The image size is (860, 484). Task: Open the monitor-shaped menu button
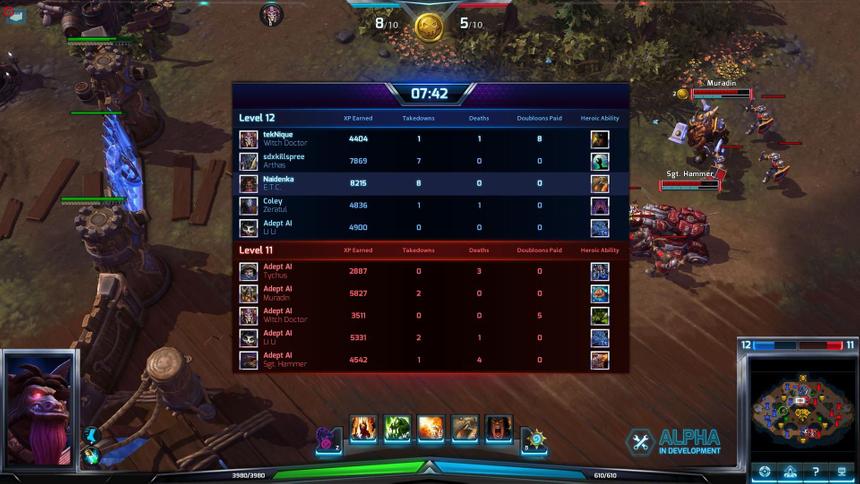pyautogui.click(x=842, y=471)
